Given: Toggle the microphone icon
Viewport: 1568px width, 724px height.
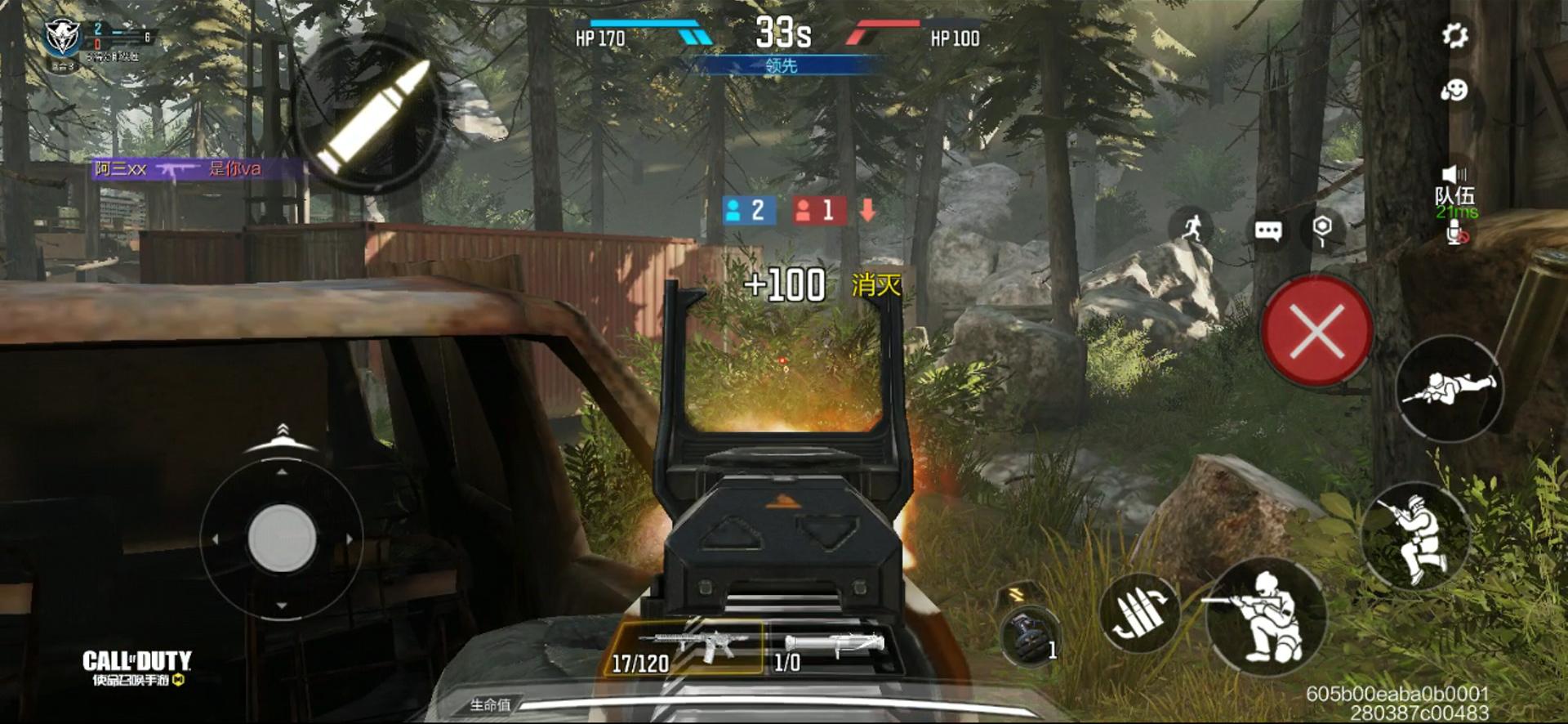Looking at the screenshot, I should pos(1455,234).
